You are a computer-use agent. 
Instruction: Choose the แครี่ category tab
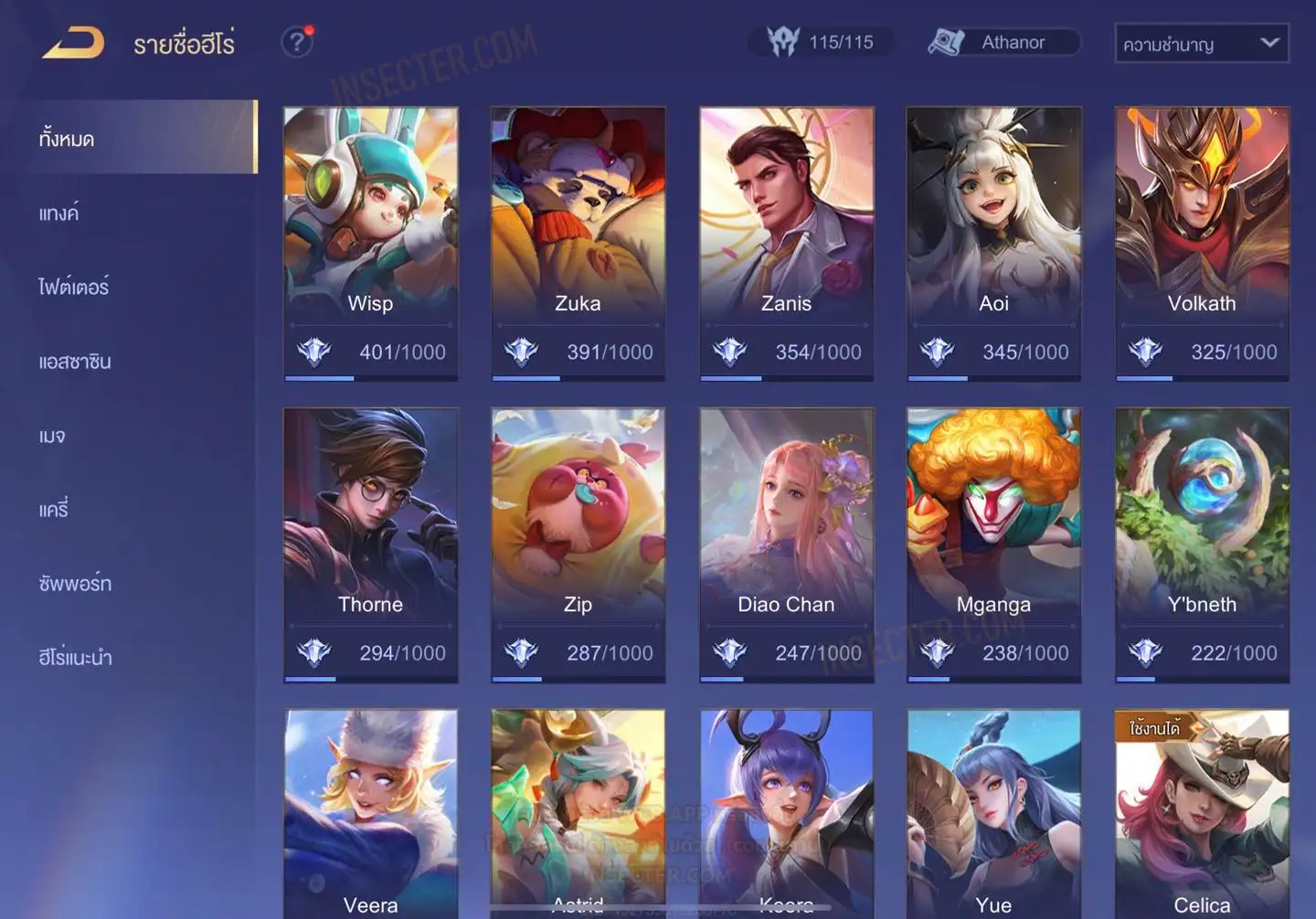point(54,510)
